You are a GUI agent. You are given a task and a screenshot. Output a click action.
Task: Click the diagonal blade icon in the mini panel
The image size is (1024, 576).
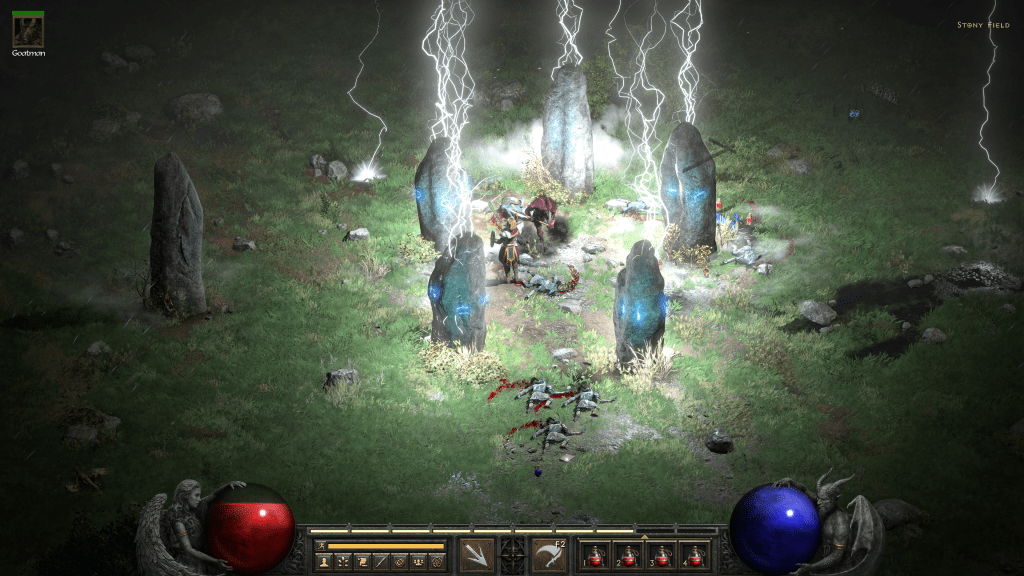click(x=380, y=563)
